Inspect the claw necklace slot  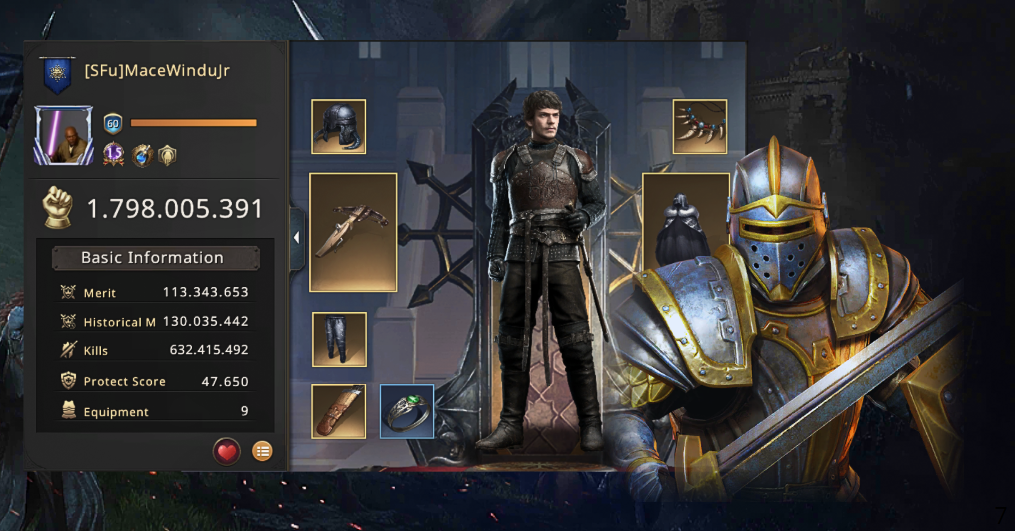[699, 127]
